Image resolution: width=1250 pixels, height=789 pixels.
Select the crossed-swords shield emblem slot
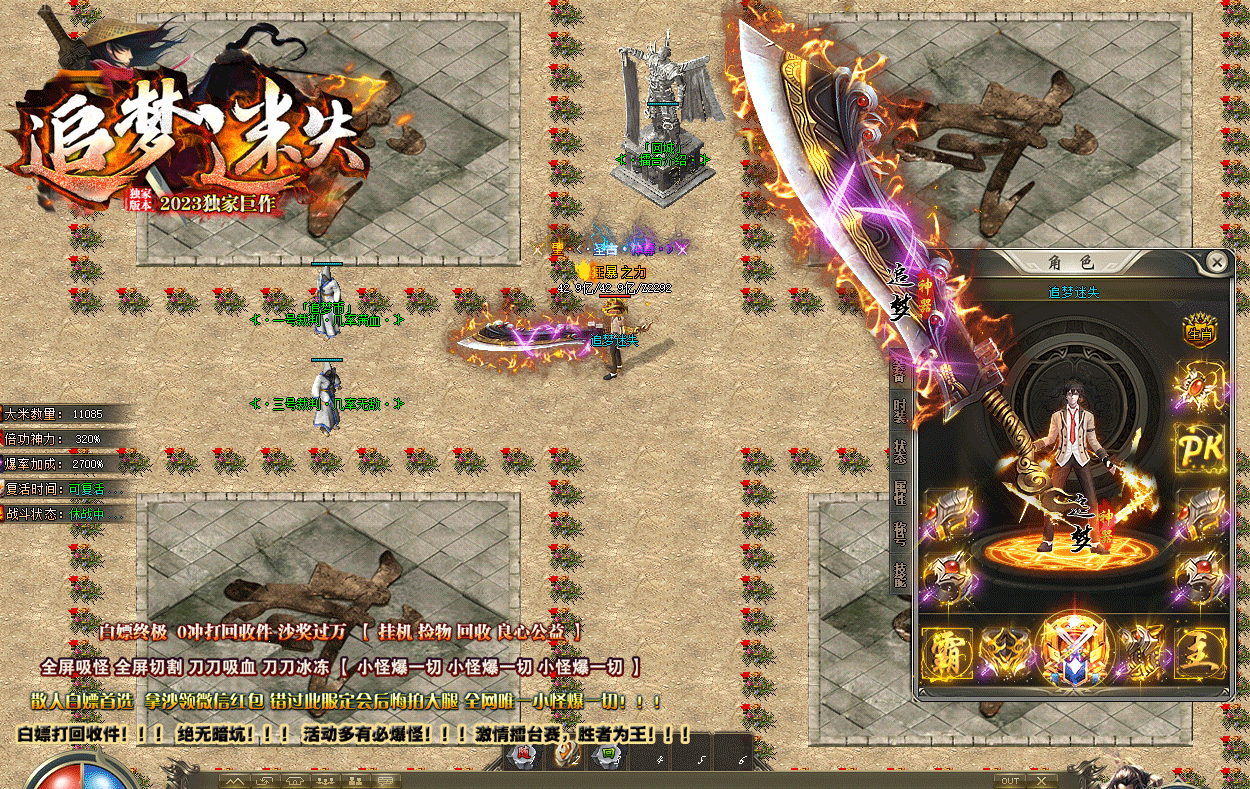coord(1073,649)
